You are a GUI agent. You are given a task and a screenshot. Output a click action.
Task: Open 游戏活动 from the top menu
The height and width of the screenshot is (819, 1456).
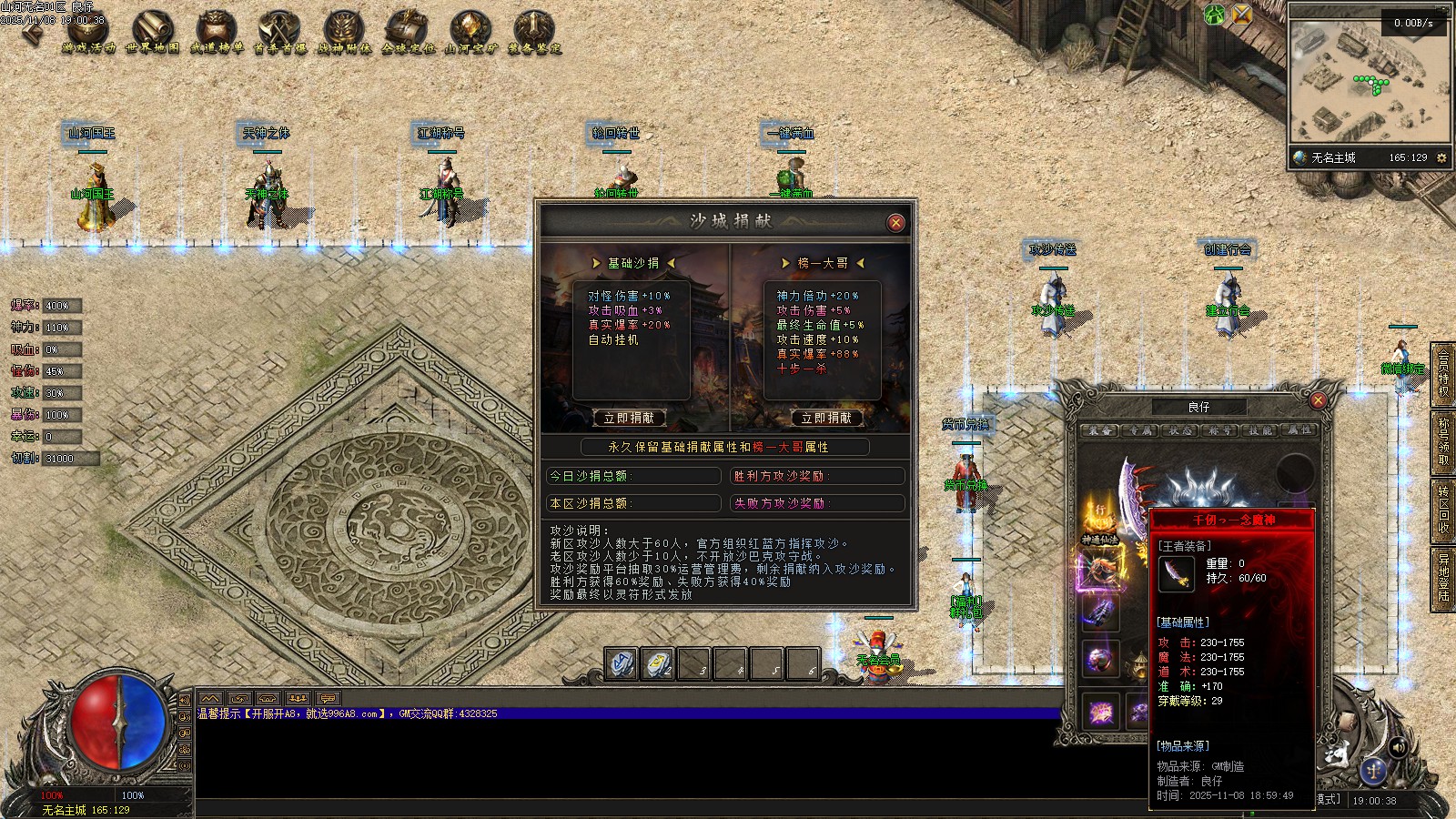coord(88,34)
